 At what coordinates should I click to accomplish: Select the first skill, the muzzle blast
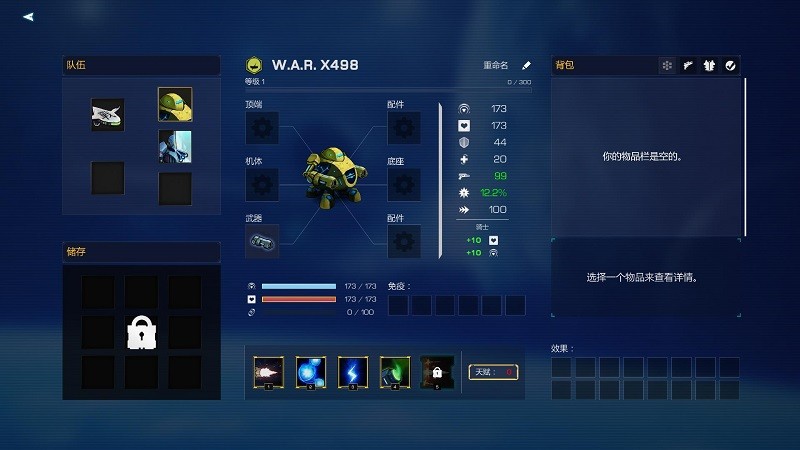click(268, 372)
